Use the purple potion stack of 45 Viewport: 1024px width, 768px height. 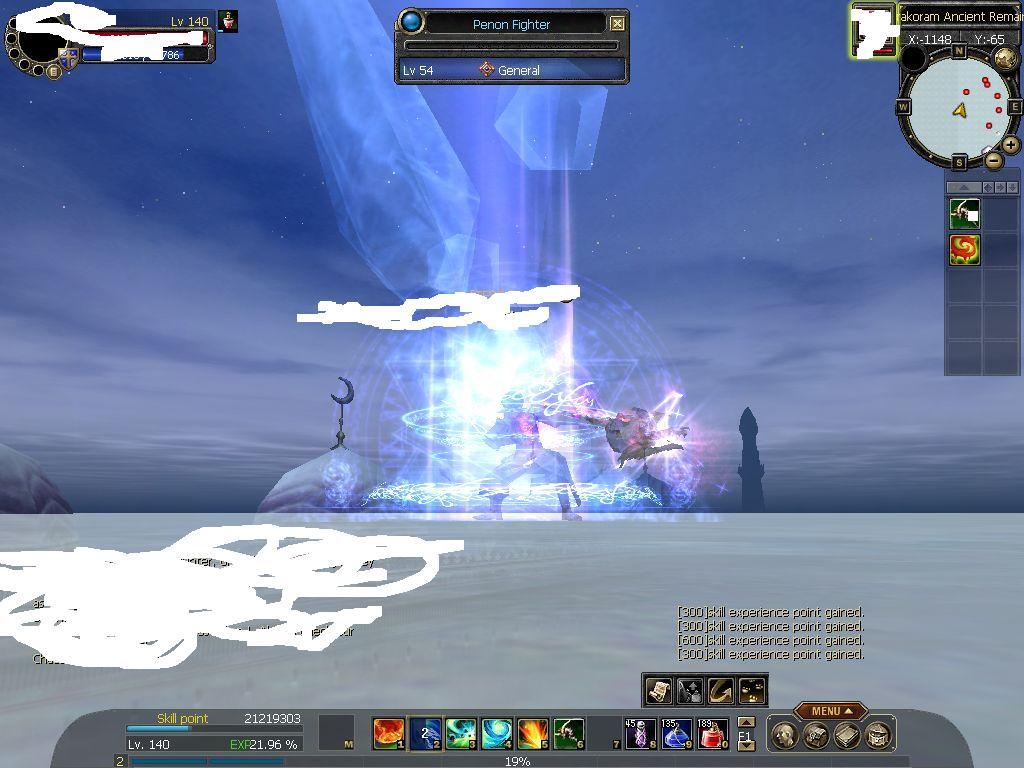click(640, 735)
